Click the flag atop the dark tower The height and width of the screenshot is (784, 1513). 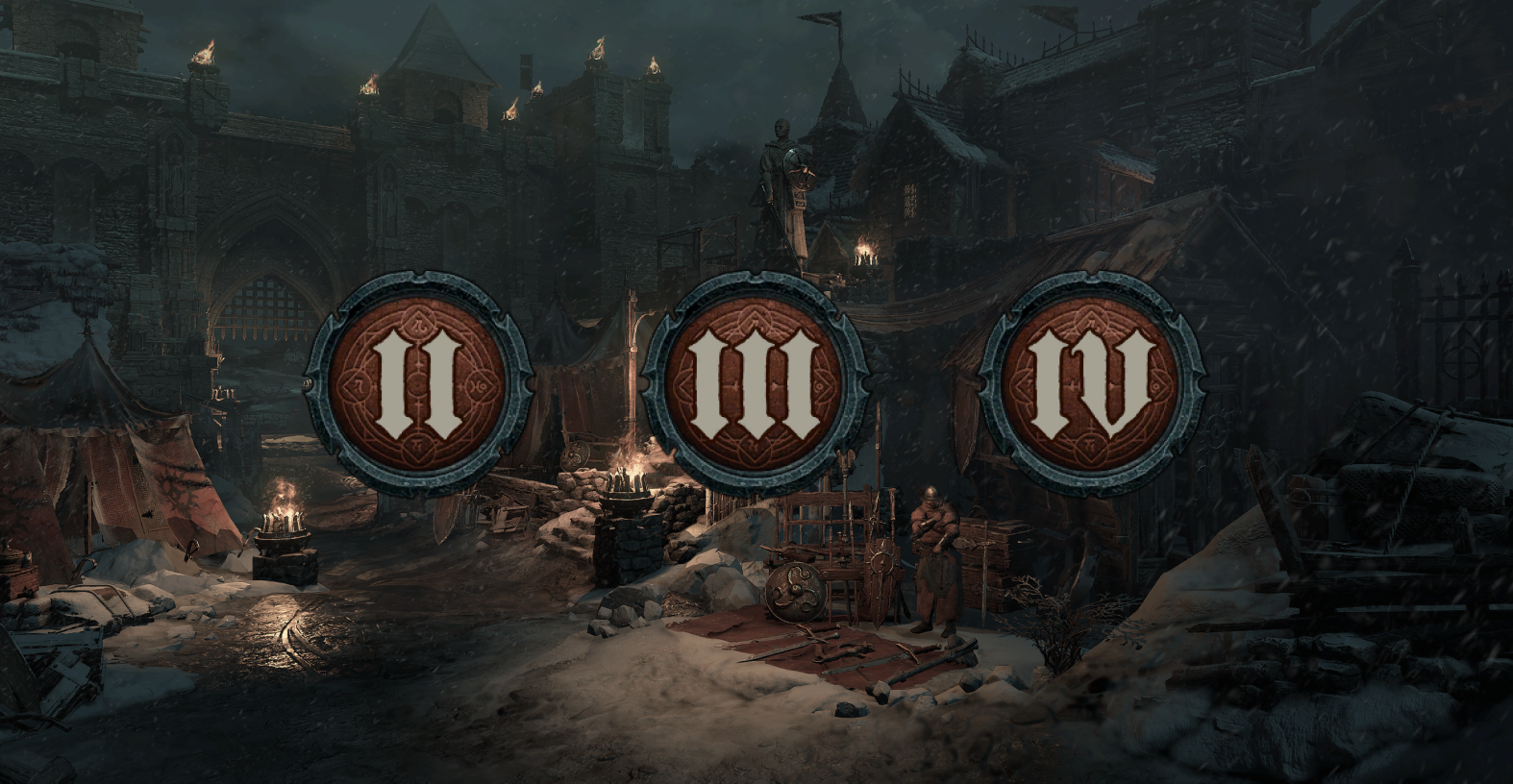(x=818, y=17)
